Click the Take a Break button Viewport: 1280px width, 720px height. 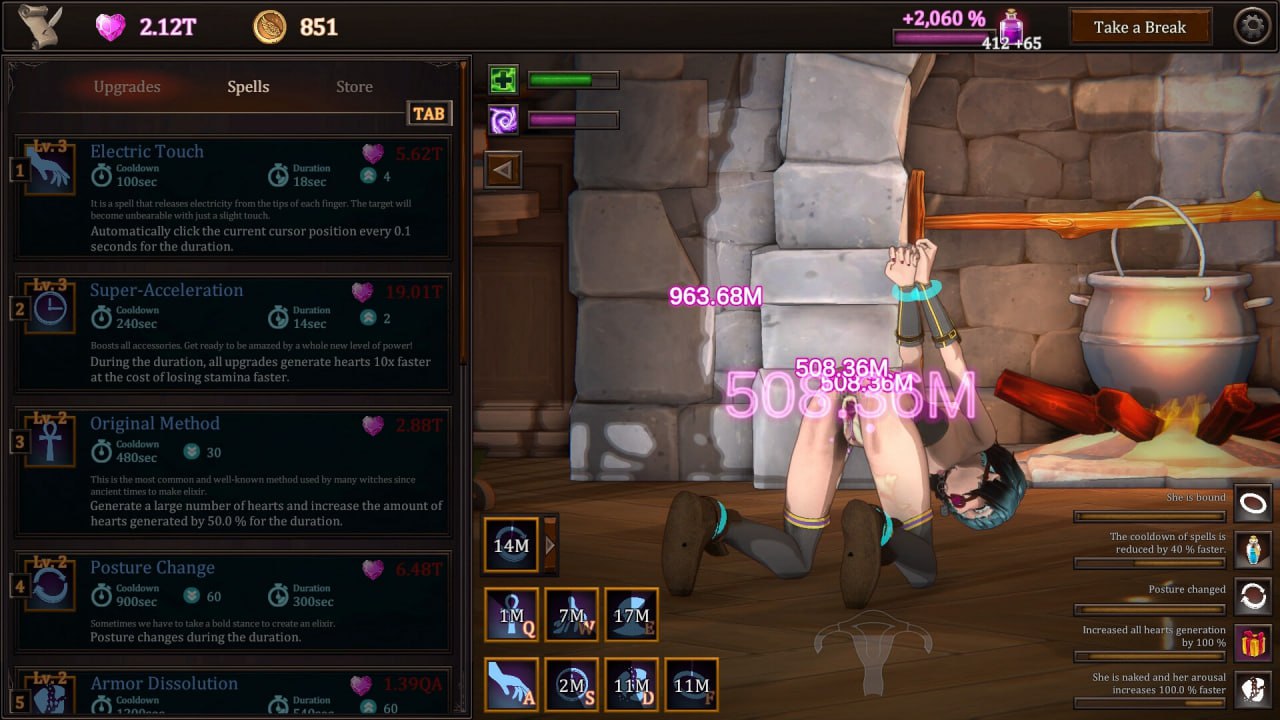pos(1139,28)
